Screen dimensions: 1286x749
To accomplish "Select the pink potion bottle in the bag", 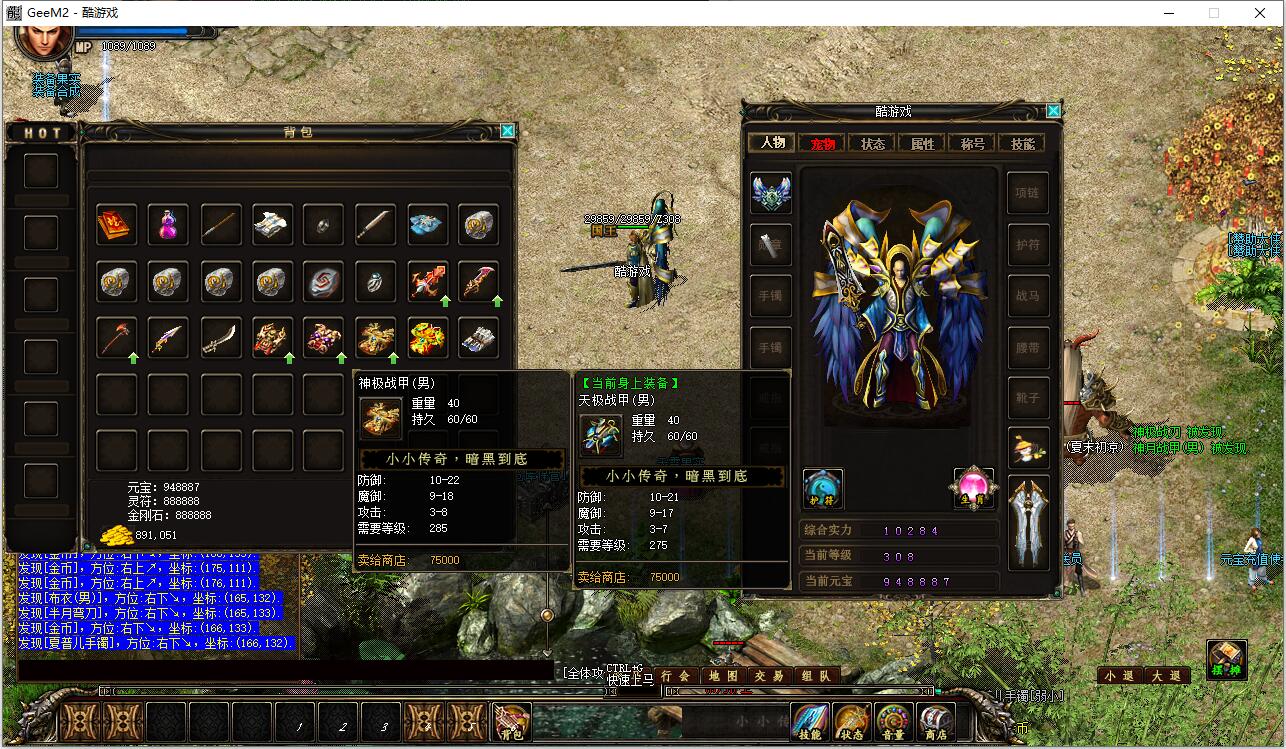I will 168,225.
